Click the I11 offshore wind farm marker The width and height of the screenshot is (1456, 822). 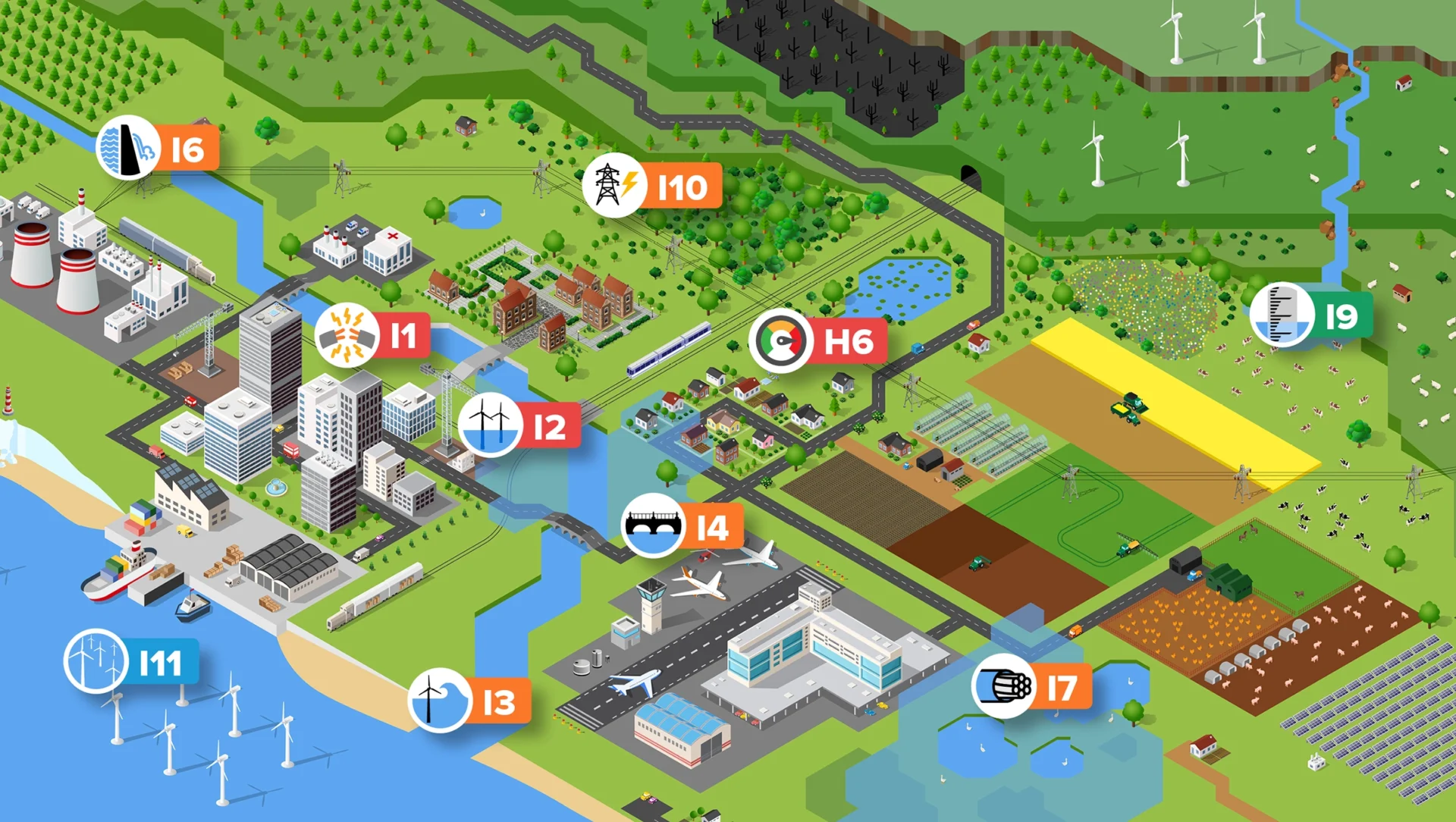(96, 661)
